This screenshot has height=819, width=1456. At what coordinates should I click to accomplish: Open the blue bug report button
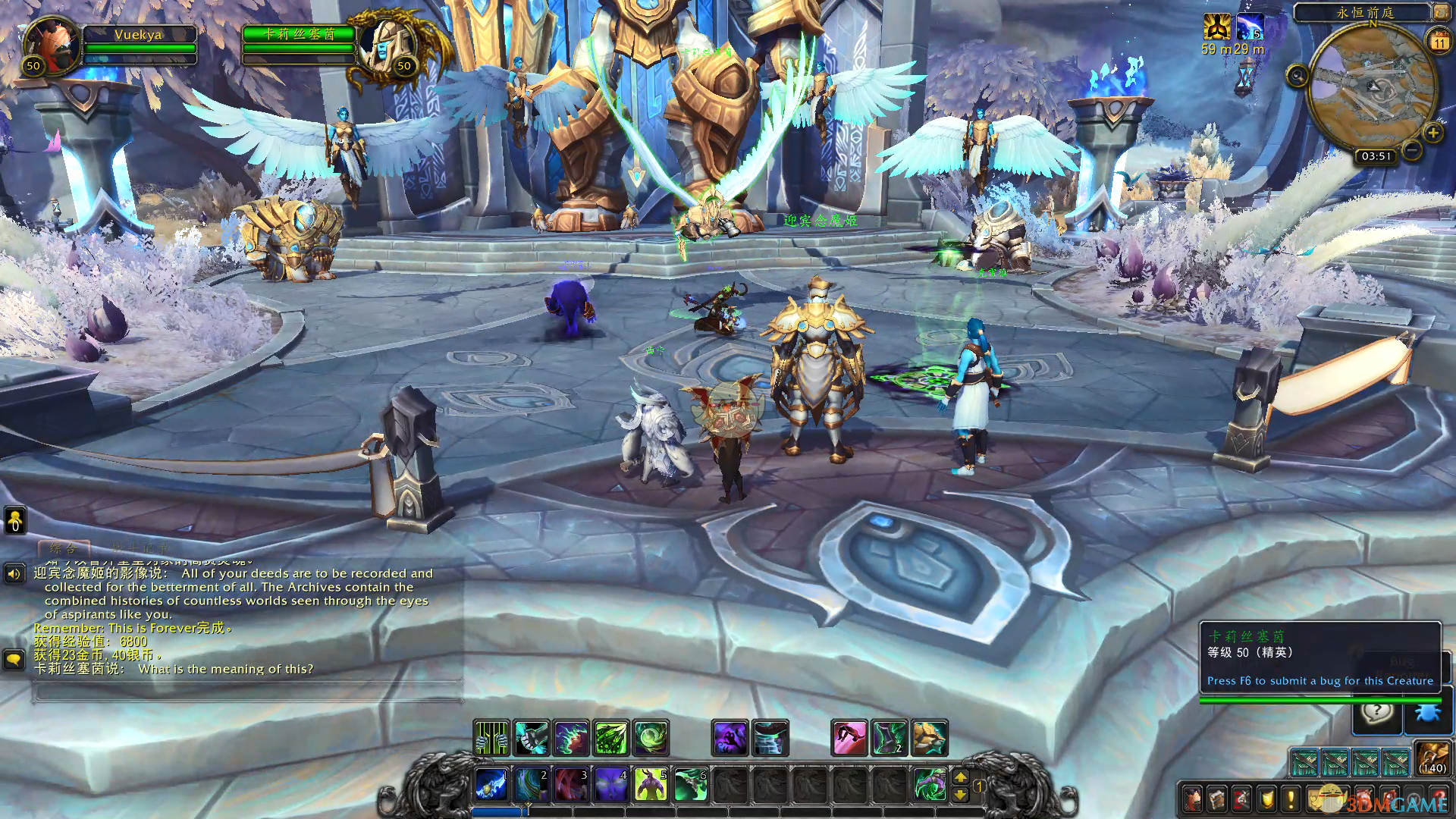[x=1428, y=714]
